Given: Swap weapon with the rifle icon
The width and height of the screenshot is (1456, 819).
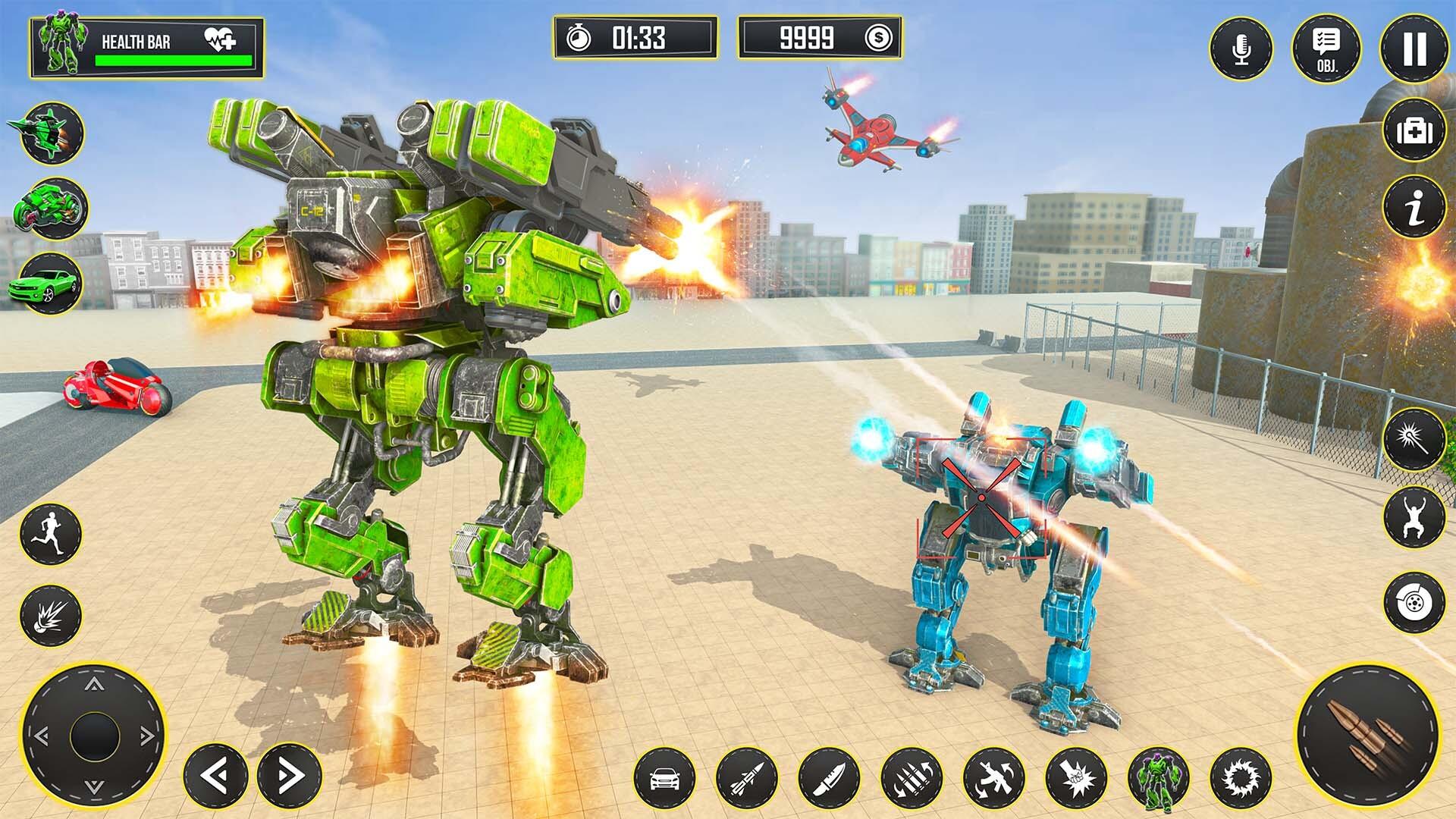Looking at the screenshot, I should (993, 777).
